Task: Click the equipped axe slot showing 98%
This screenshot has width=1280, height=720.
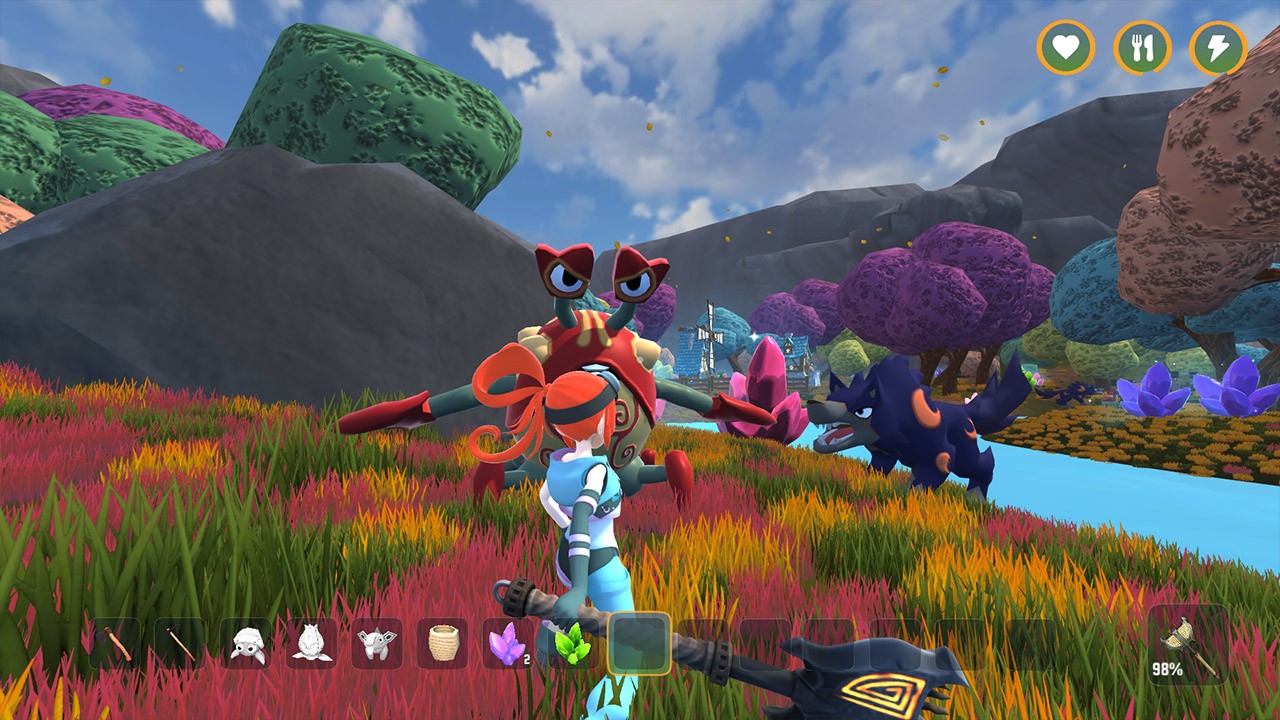Action: coord(1188,645)
